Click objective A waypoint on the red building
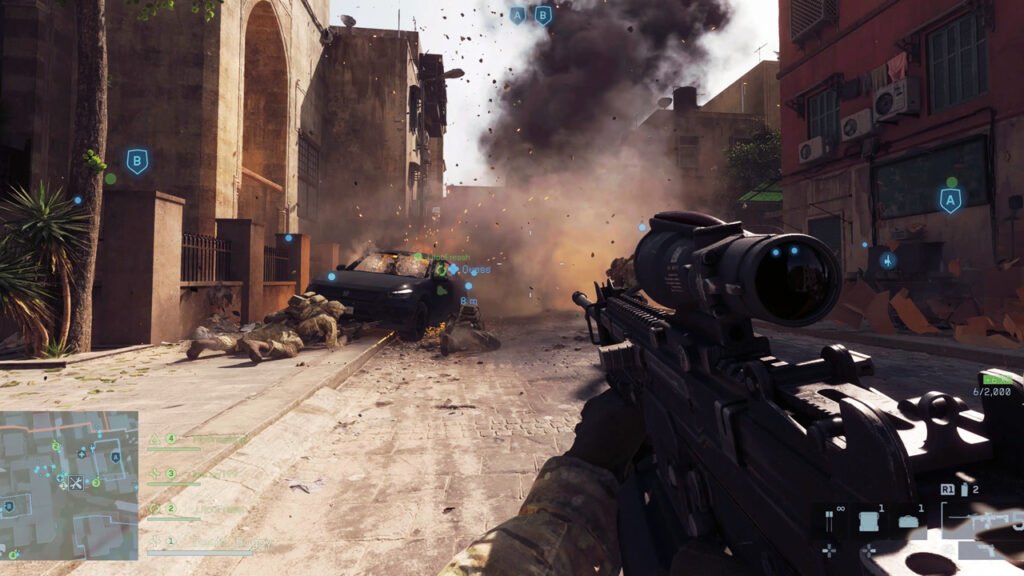The height and width of the screenshot is (576, 1024). tap(950, 201)
